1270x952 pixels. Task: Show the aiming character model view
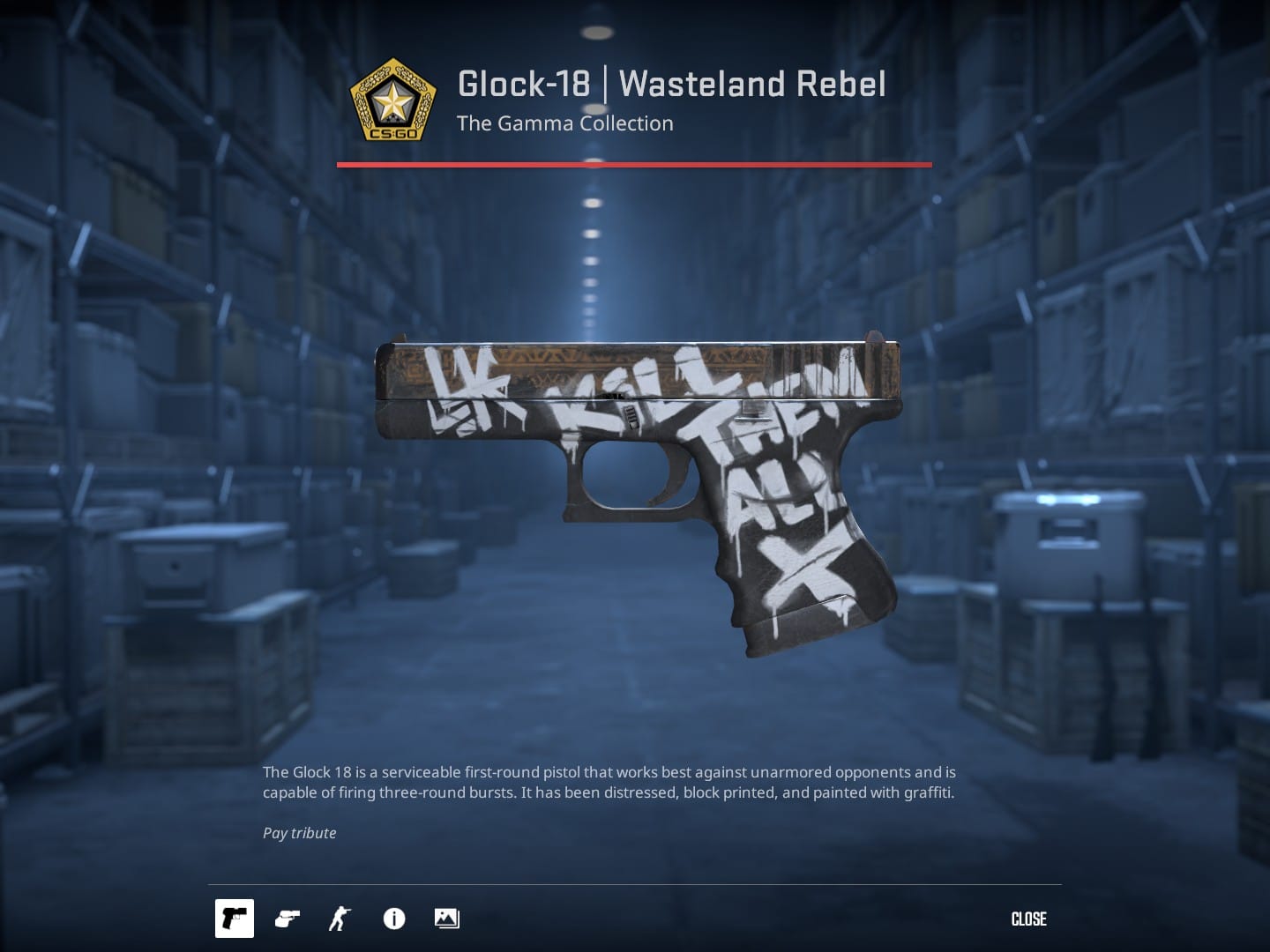tap(340, 919)
